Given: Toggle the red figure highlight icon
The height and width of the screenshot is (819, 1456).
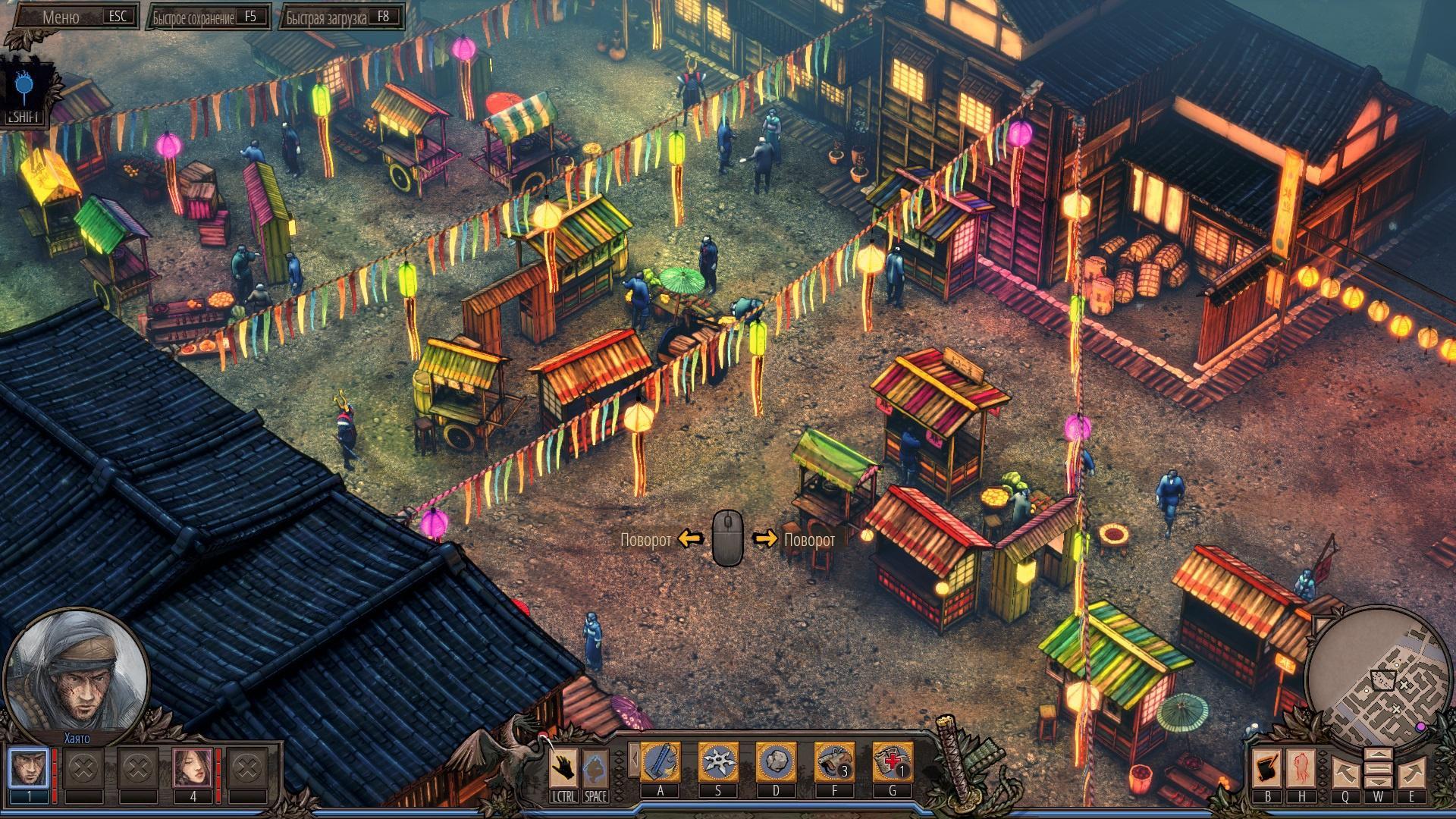Looking at the screenshot, I should [x=1302, y=767].
